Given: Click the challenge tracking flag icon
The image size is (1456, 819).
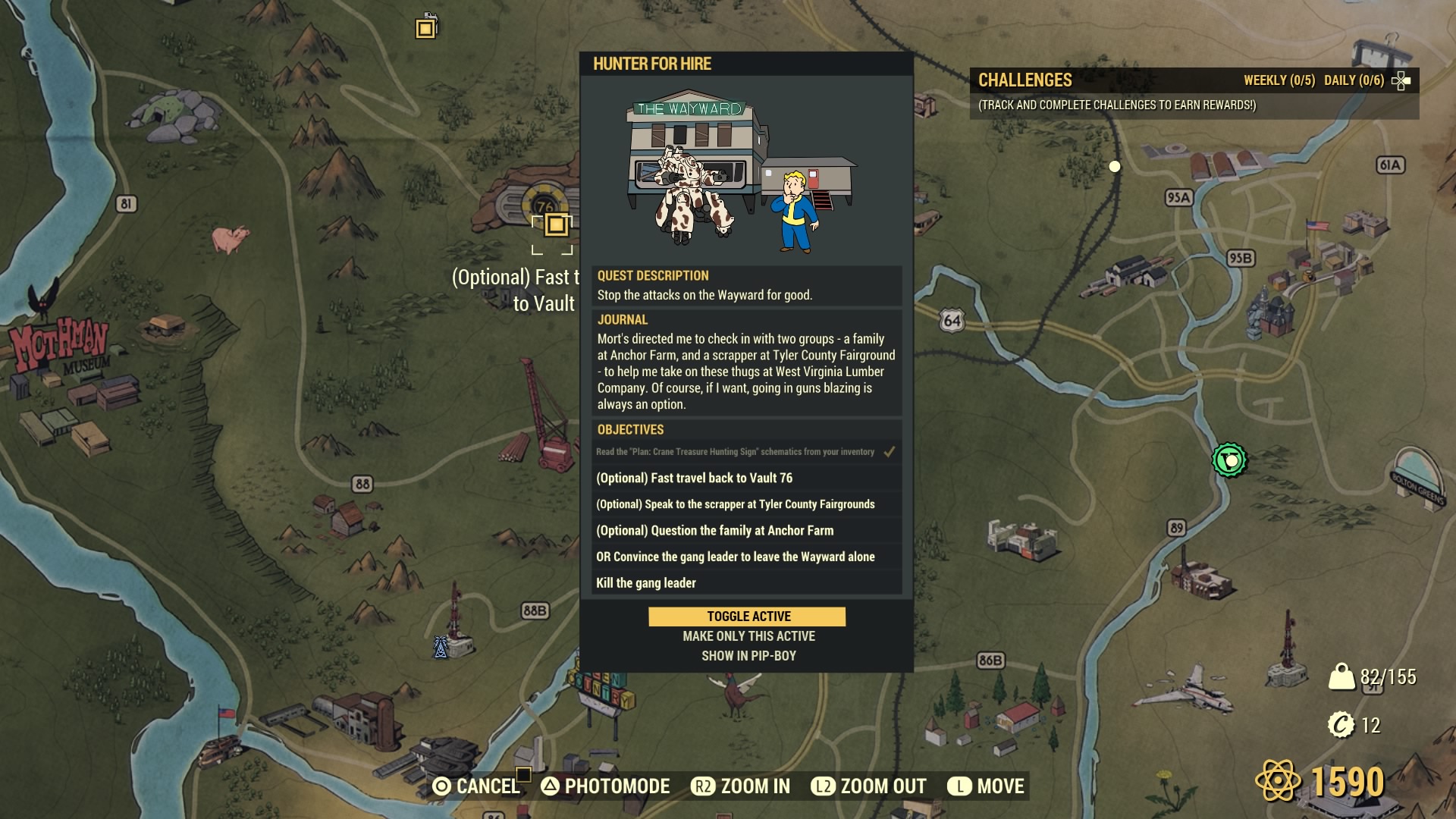Looking at the screenshot, I should [1403, 80].
